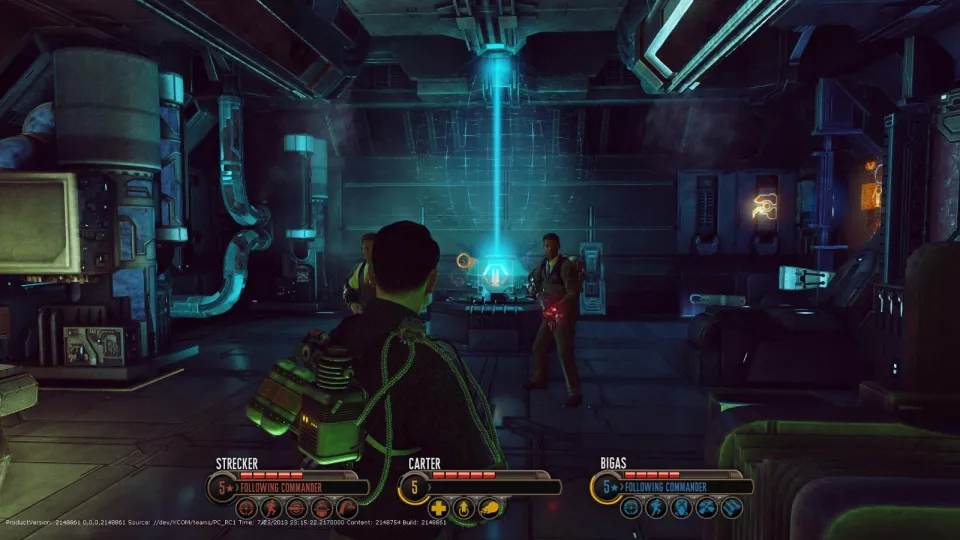Use Strecker's rightmost red ability icon

point(347,507)
